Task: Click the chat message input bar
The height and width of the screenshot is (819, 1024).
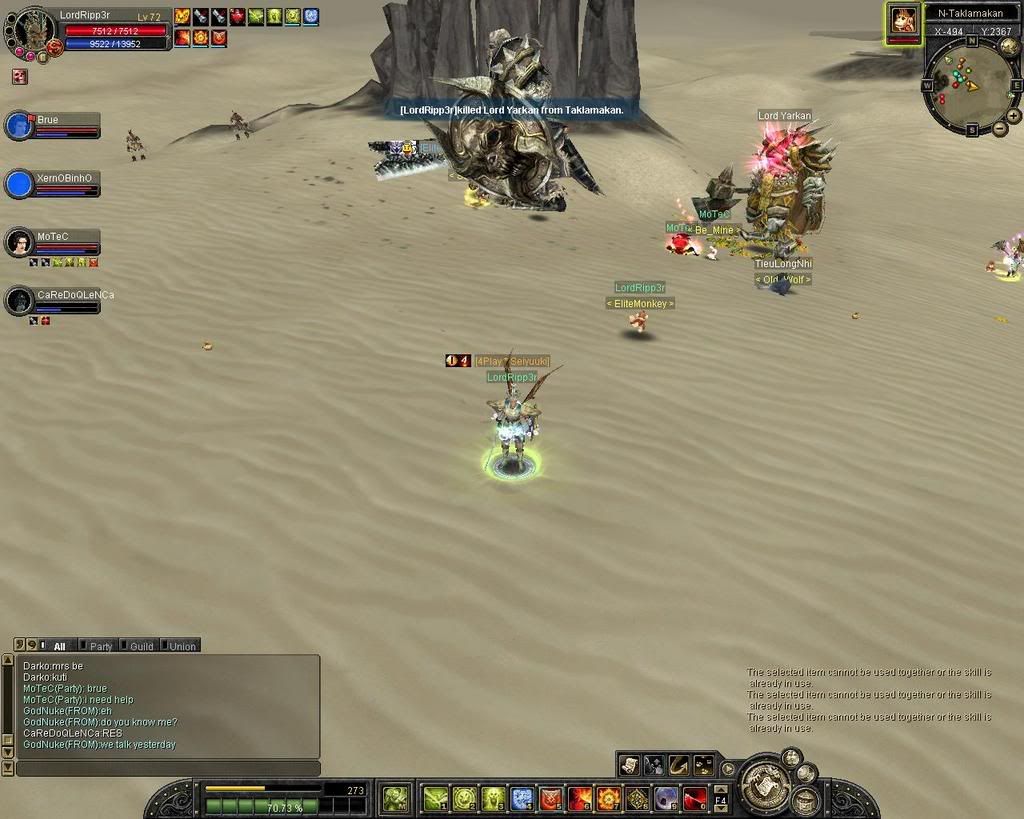Action: 168,768
